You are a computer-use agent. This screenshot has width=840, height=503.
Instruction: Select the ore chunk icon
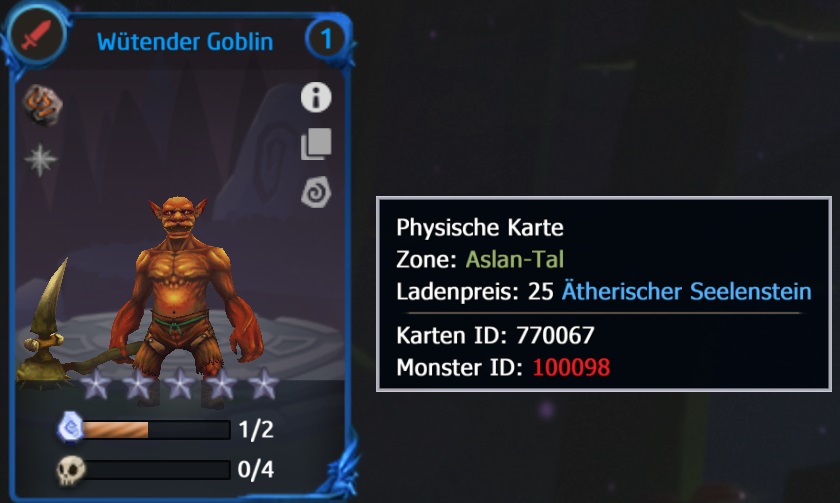[42, 105]
